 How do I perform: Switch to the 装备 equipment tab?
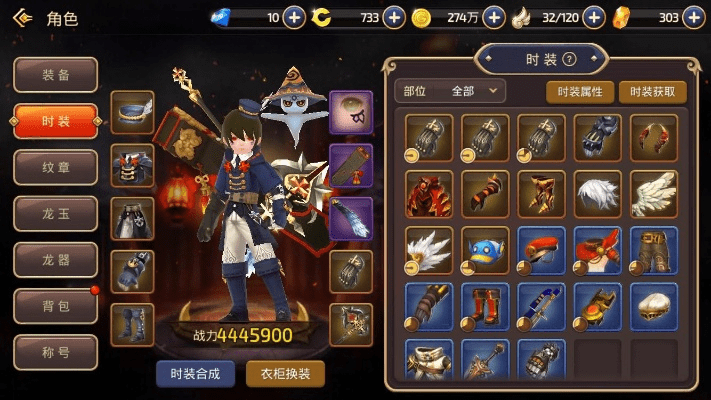55,75
